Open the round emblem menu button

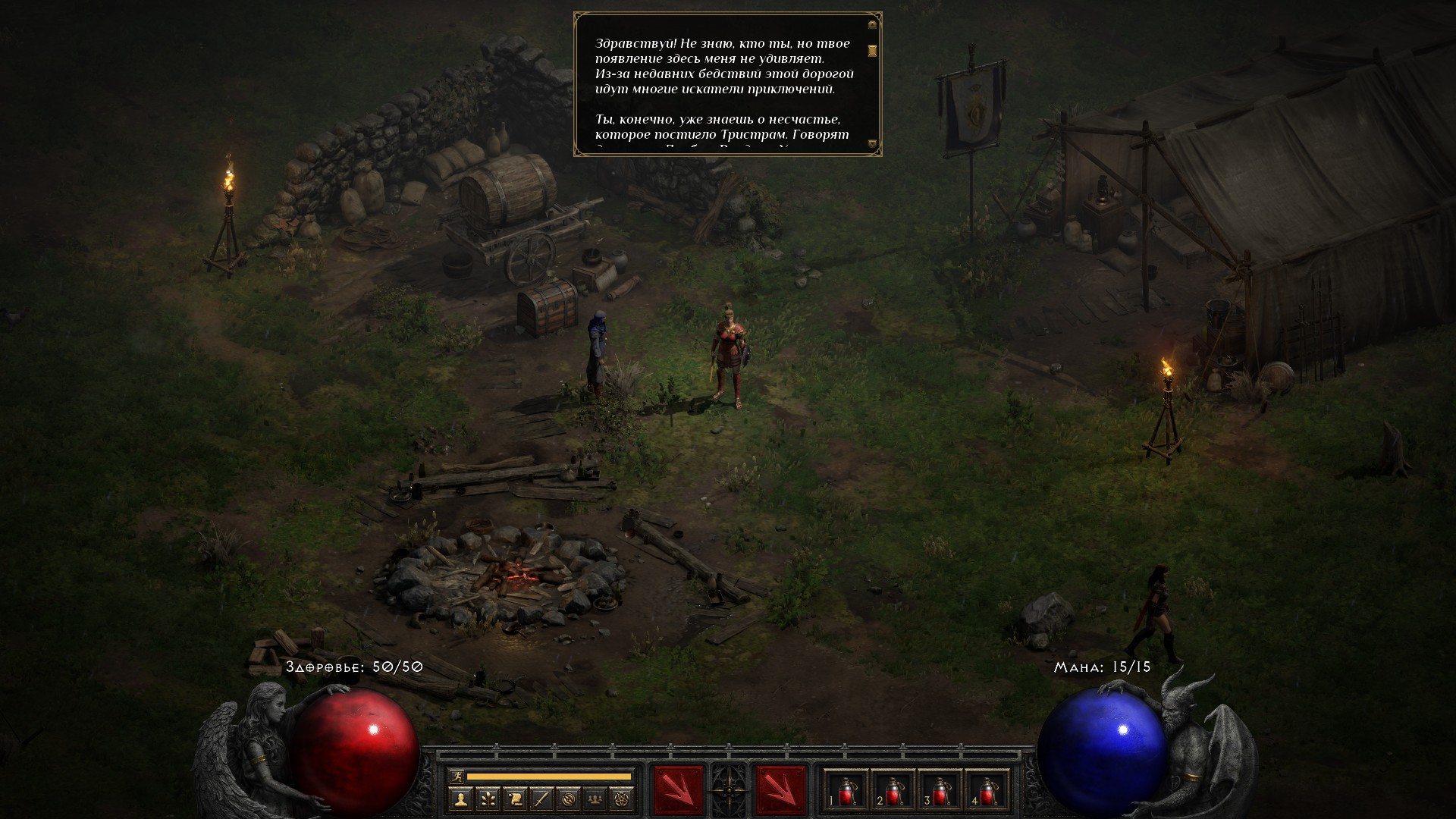[569, 799]
